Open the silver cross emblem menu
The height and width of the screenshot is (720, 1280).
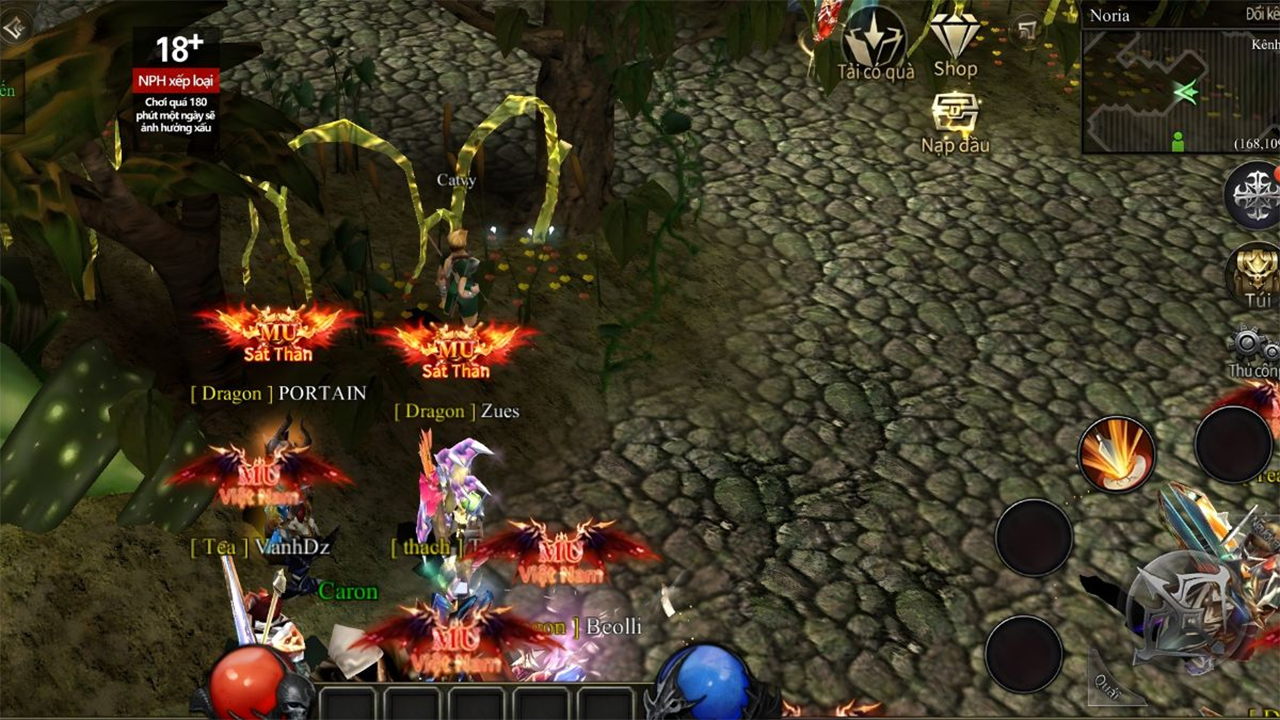tap(1254, 195)
